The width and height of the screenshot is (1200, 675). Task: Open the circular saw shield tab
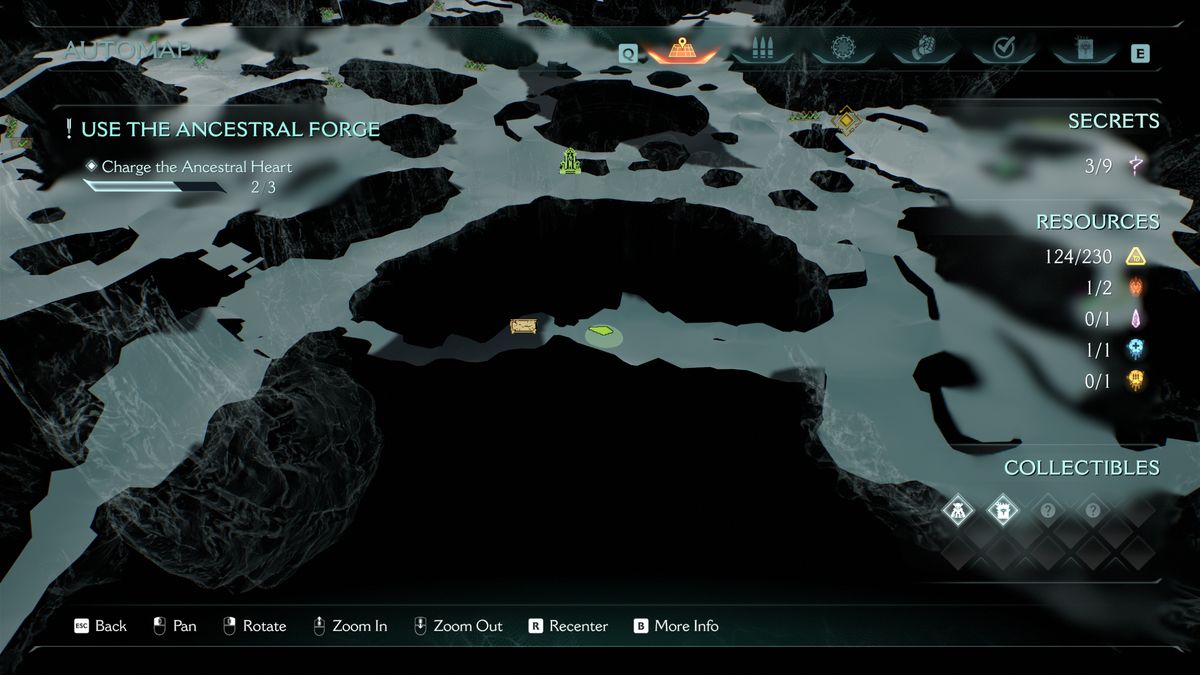coord(842,49)
